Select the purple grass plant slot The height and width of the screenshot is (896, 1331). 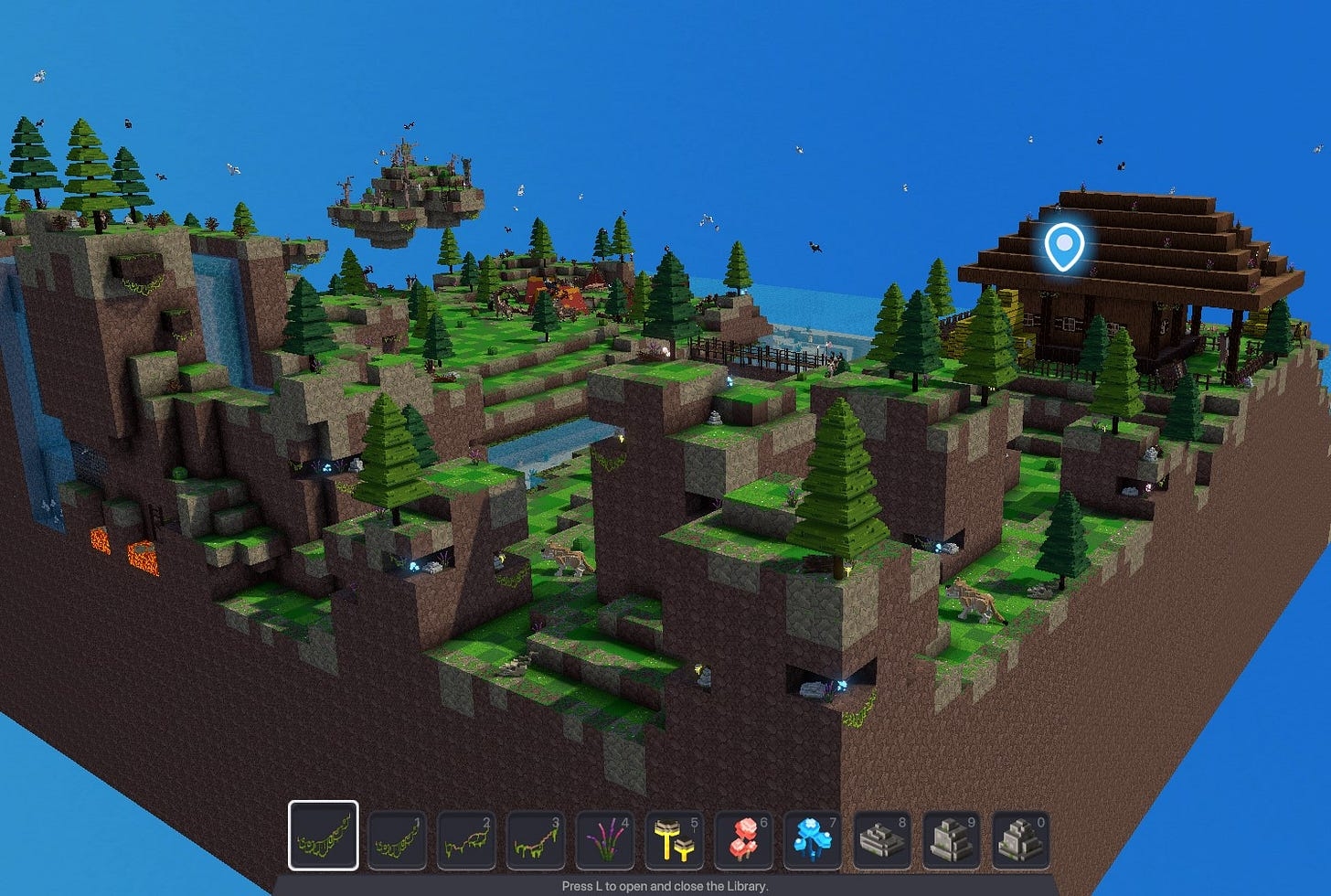[x=606, y=839]
